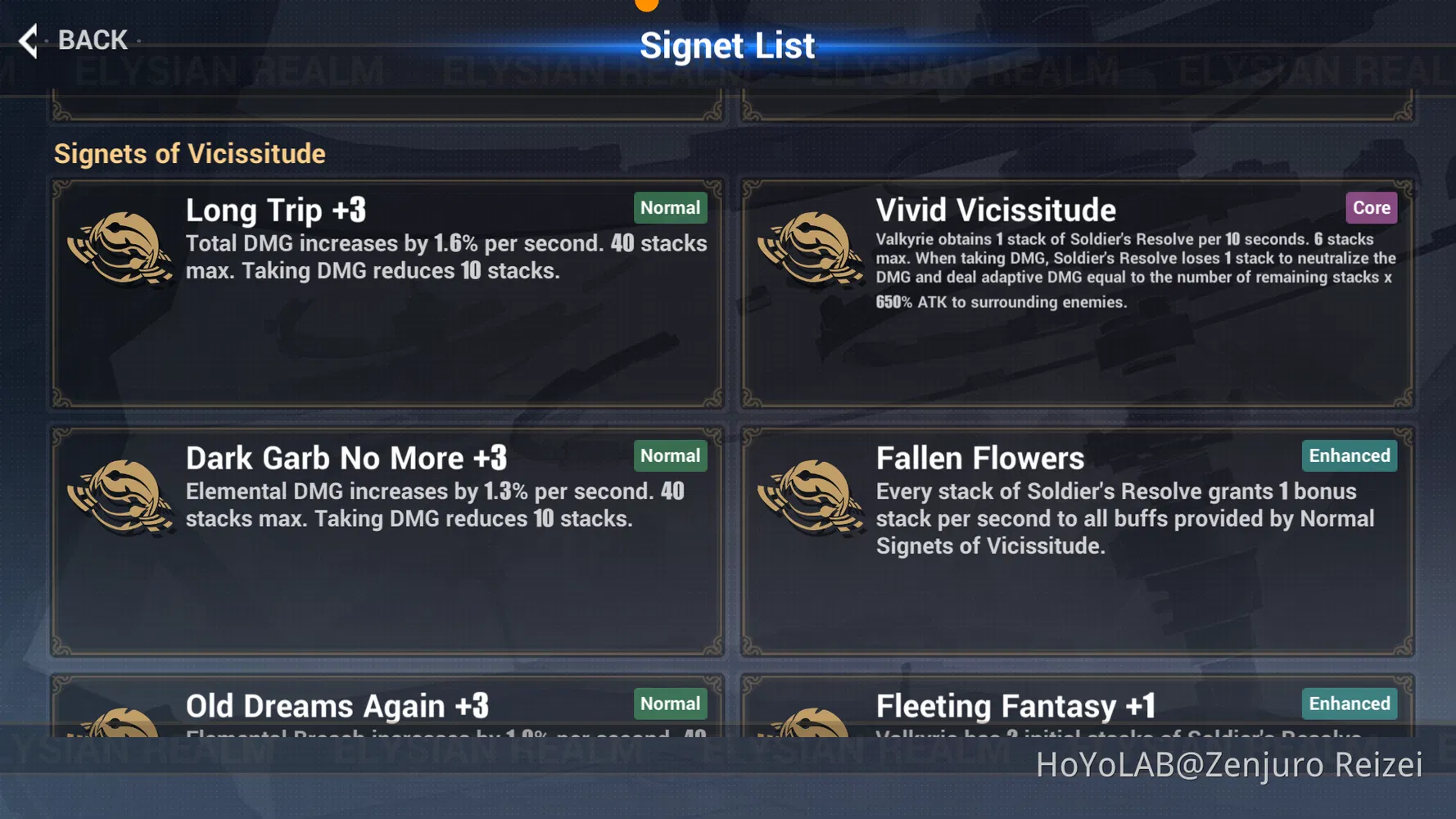Open the Signet List title header
Viewport: 1456px width, 819px height.
coord(728,45)
